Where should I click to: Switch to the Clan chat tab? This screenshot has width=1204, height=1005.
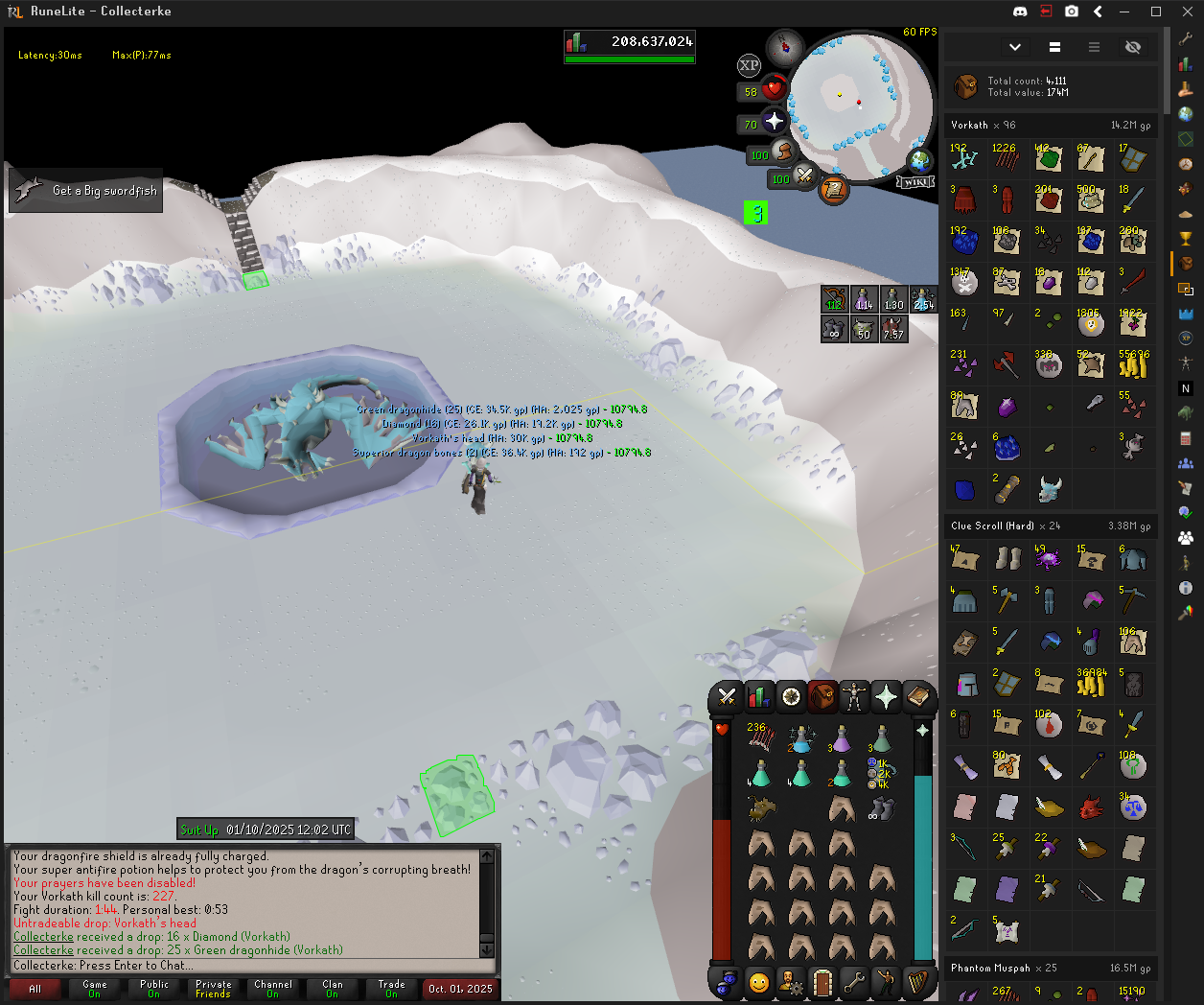(x=333, y=989)
